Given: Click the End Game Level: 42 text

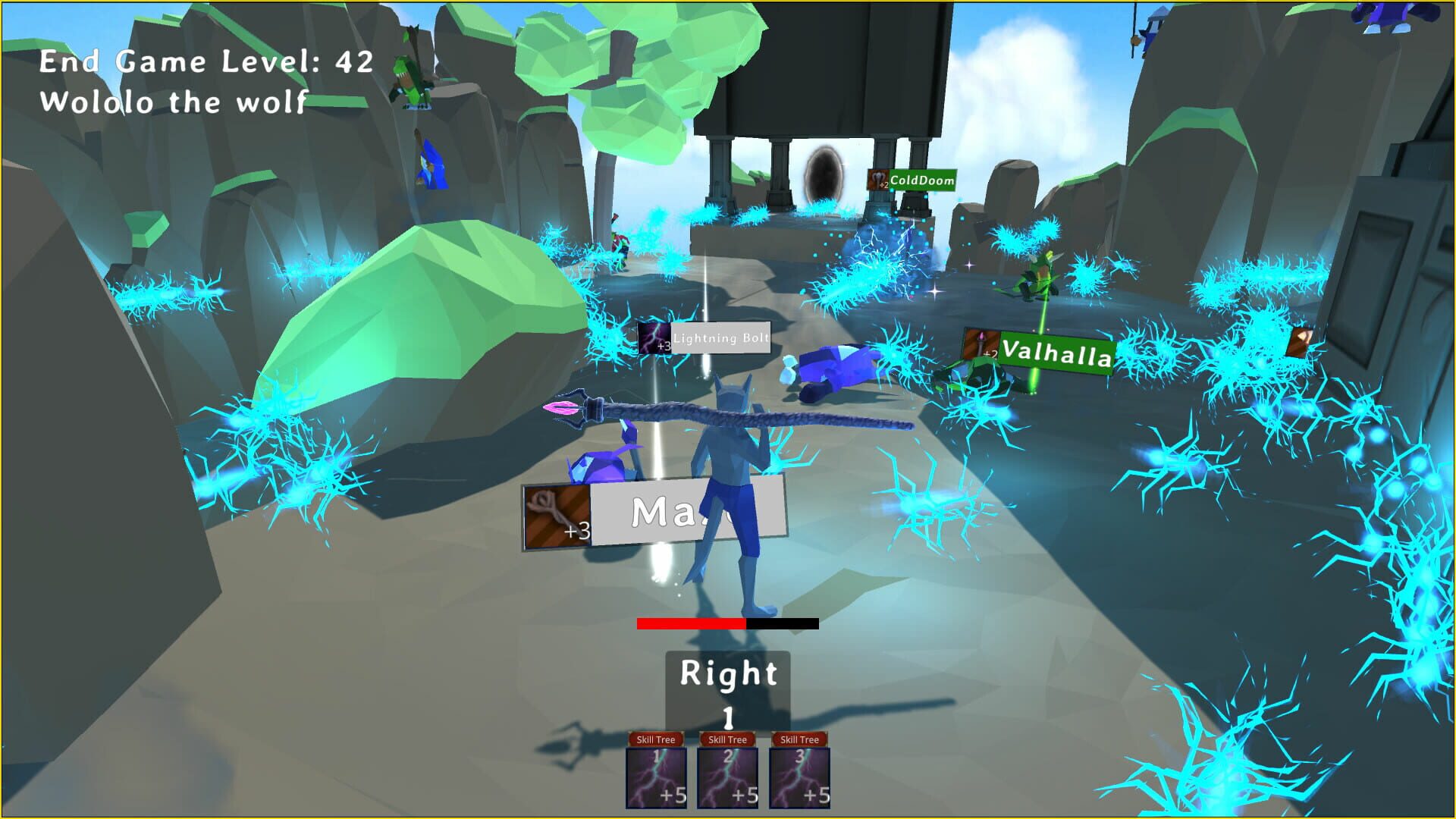Looking at the screenshot, I should pos(206,62).
